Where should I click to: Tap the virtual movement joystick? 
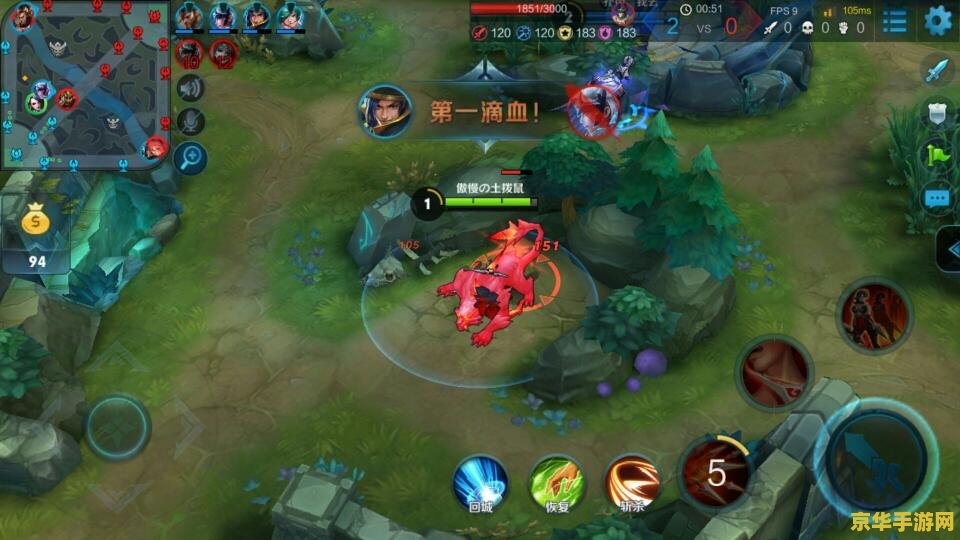pos(117,428)
